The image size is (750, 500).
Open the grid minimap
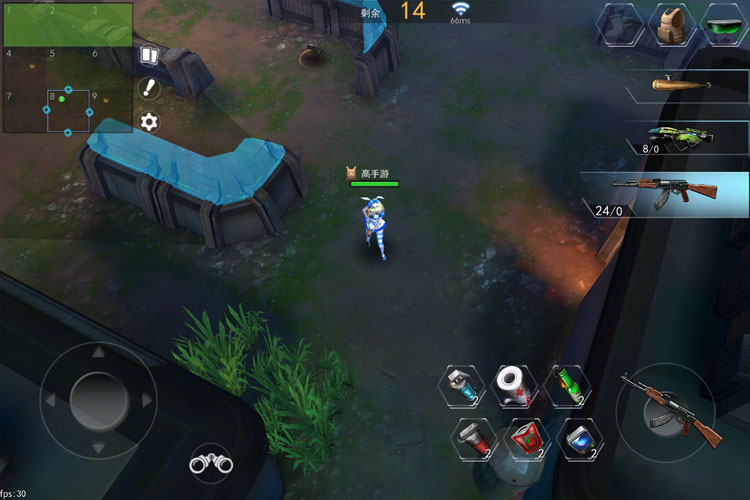tap(67, 67)
